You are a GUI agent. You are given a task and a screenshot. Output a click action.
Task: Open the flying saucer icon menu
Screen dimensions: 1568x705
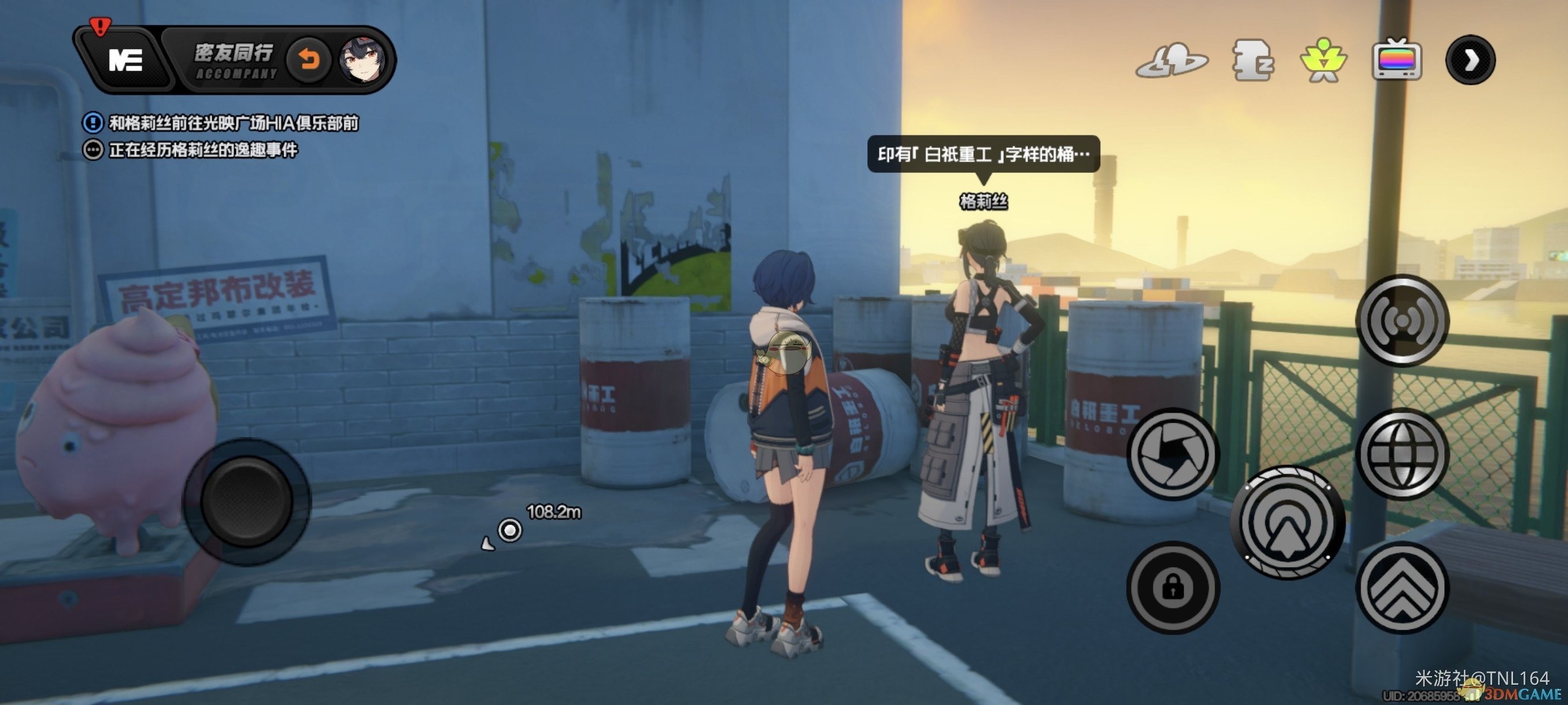(1172, 60)
